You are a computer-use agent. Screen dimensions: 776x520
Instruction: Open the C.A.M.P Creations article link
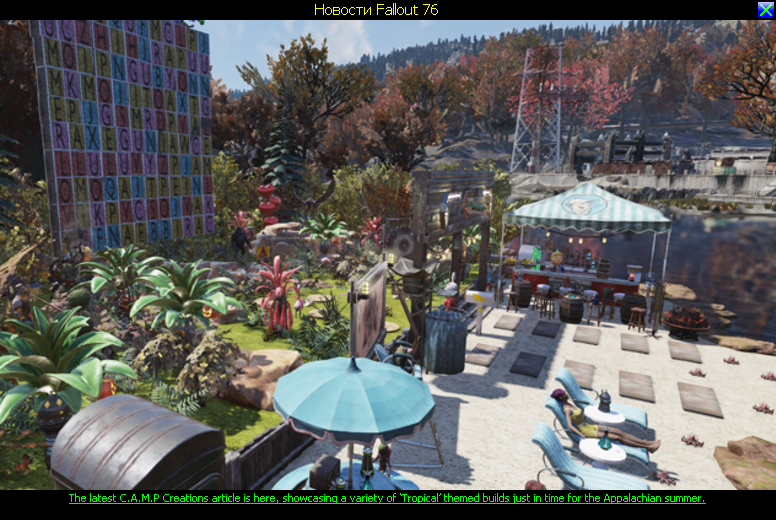[386, 498]
